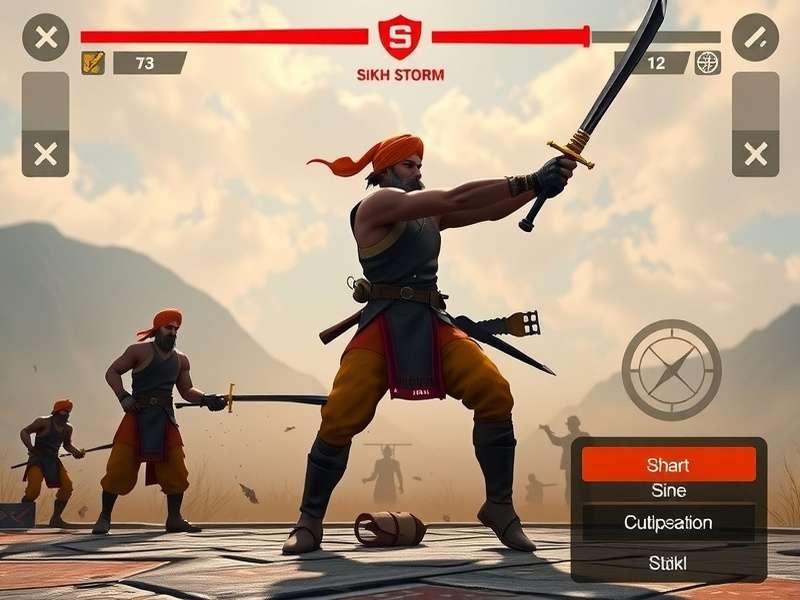Tap the gold sword icon beside 73
Image resolution: width=800 pixels, height=600 pixels.
pos(93,63)
